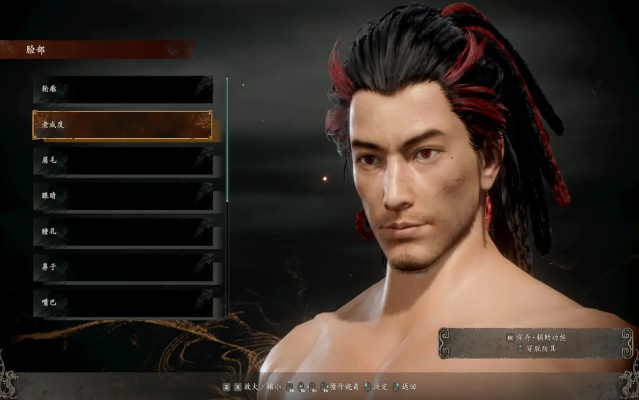Select the 瞳孔 (pupils) entry
This screenshot has height=400, width=639.
(x=122, y=231)
